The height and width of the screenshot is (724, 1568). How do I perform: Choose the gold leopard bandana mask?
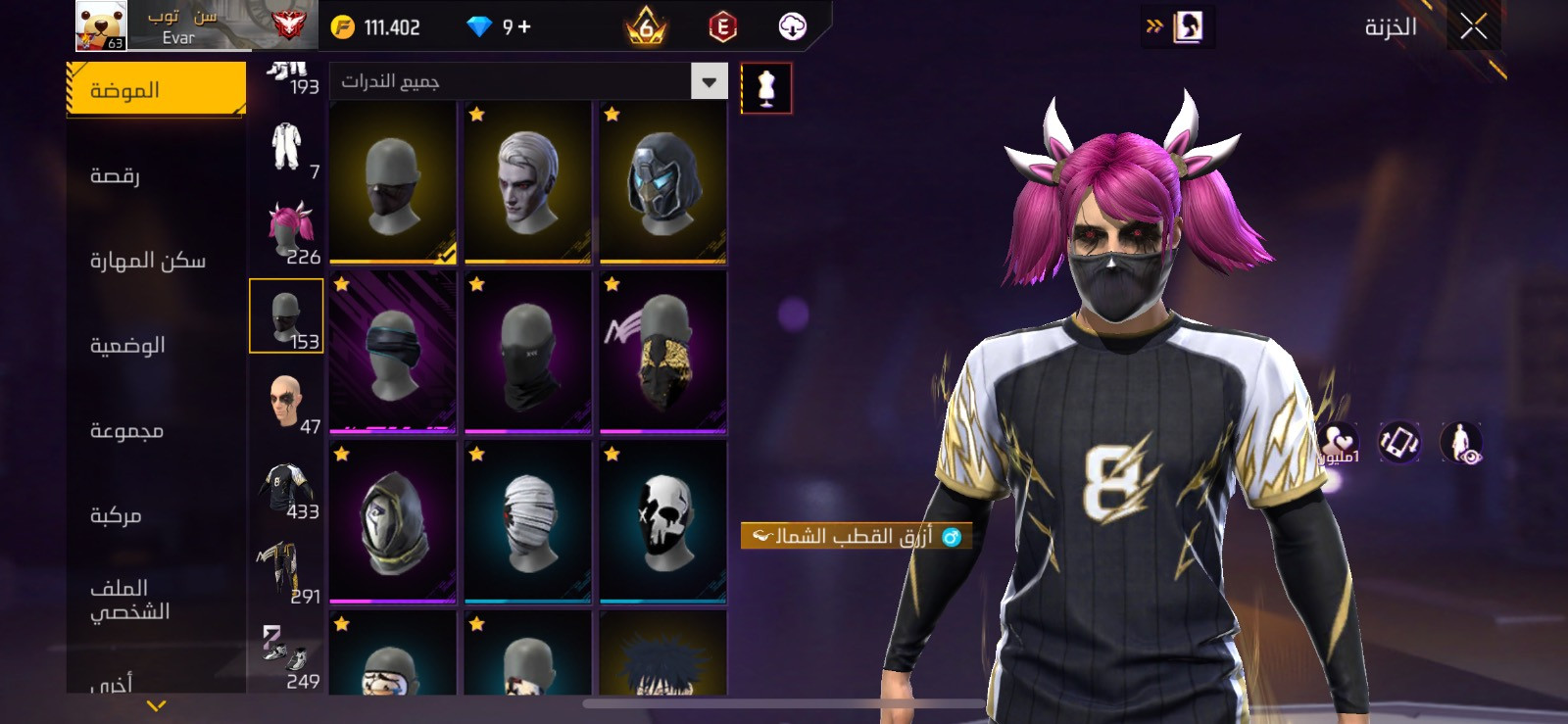coord(663,352)
